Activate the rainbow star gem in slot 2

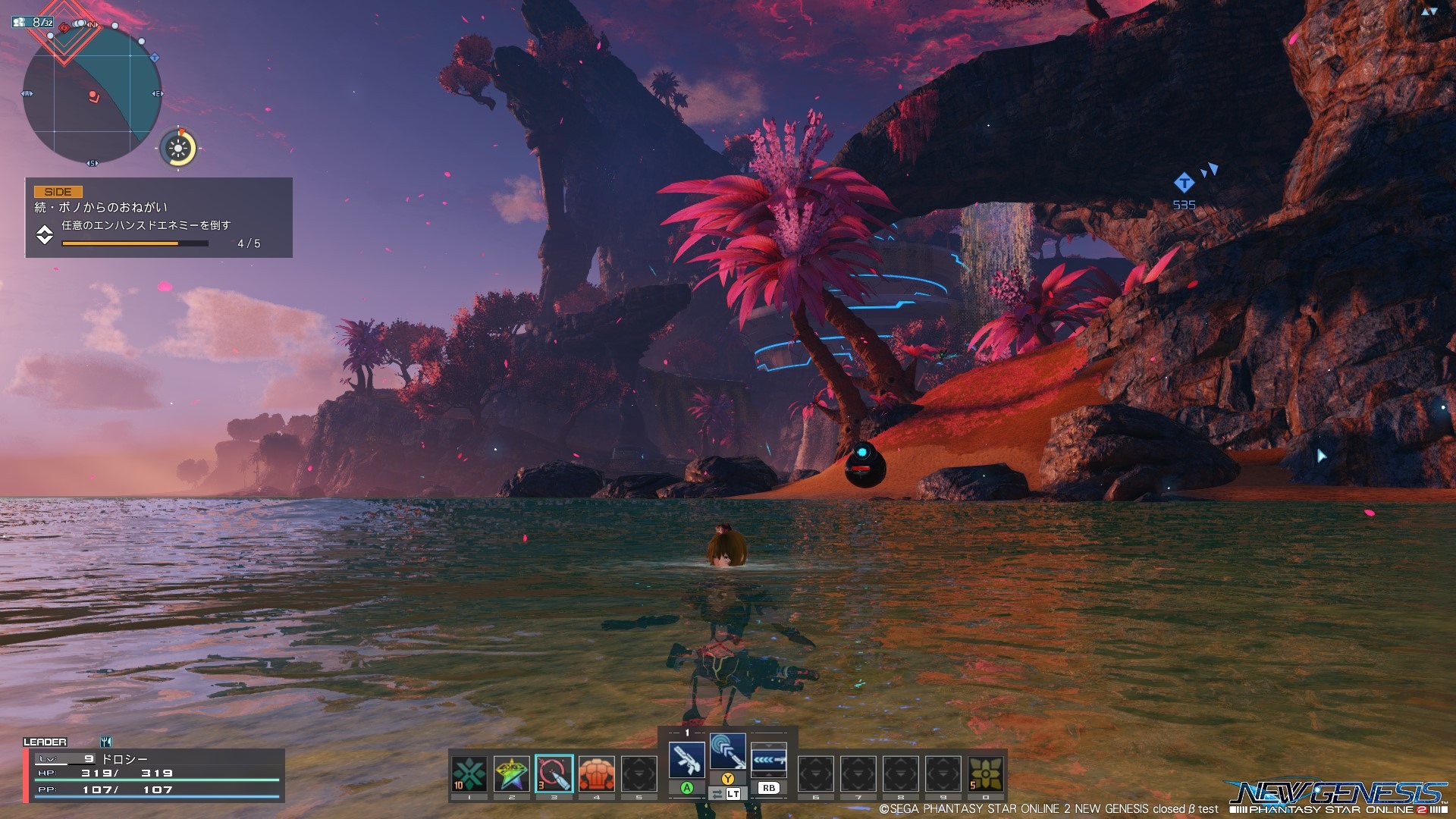(511, 773)
